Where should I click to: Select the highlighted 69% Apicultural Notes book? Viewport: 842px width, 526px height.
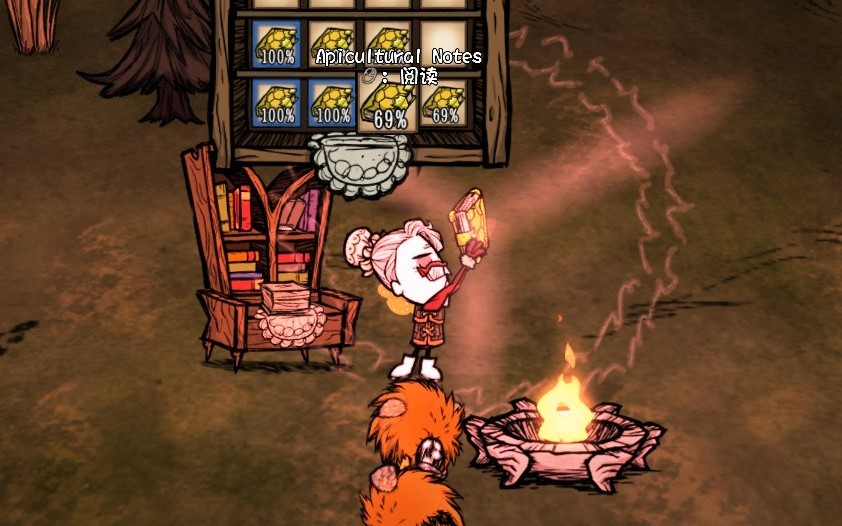point(388,102)
